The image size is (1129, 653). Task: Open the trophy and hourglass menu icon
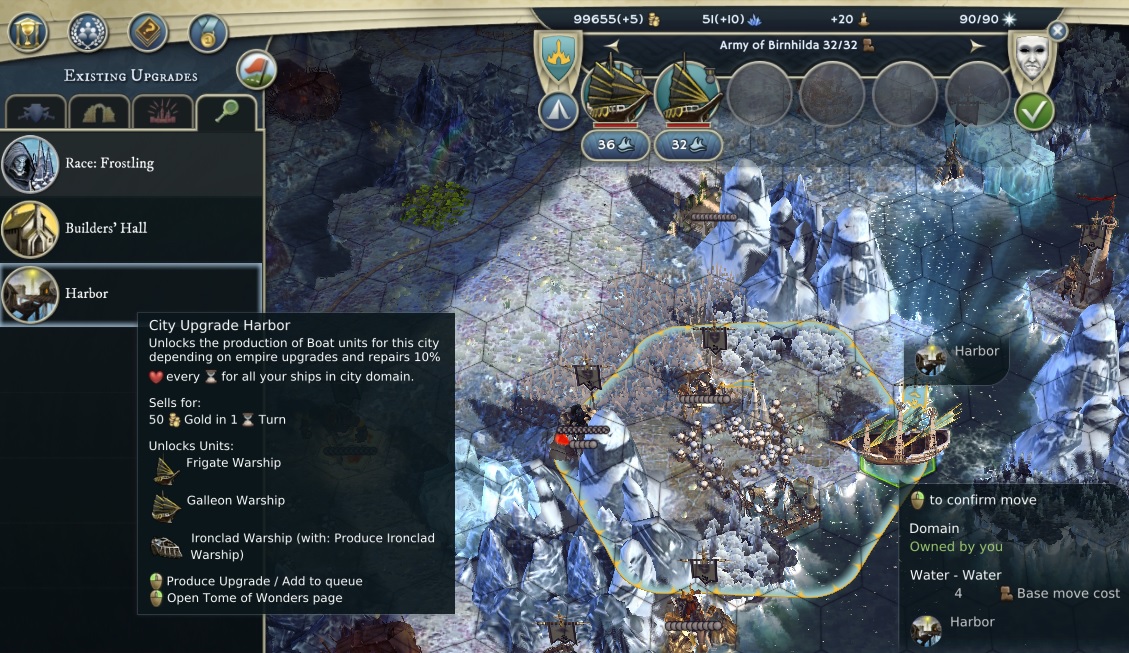pos(28,31)
